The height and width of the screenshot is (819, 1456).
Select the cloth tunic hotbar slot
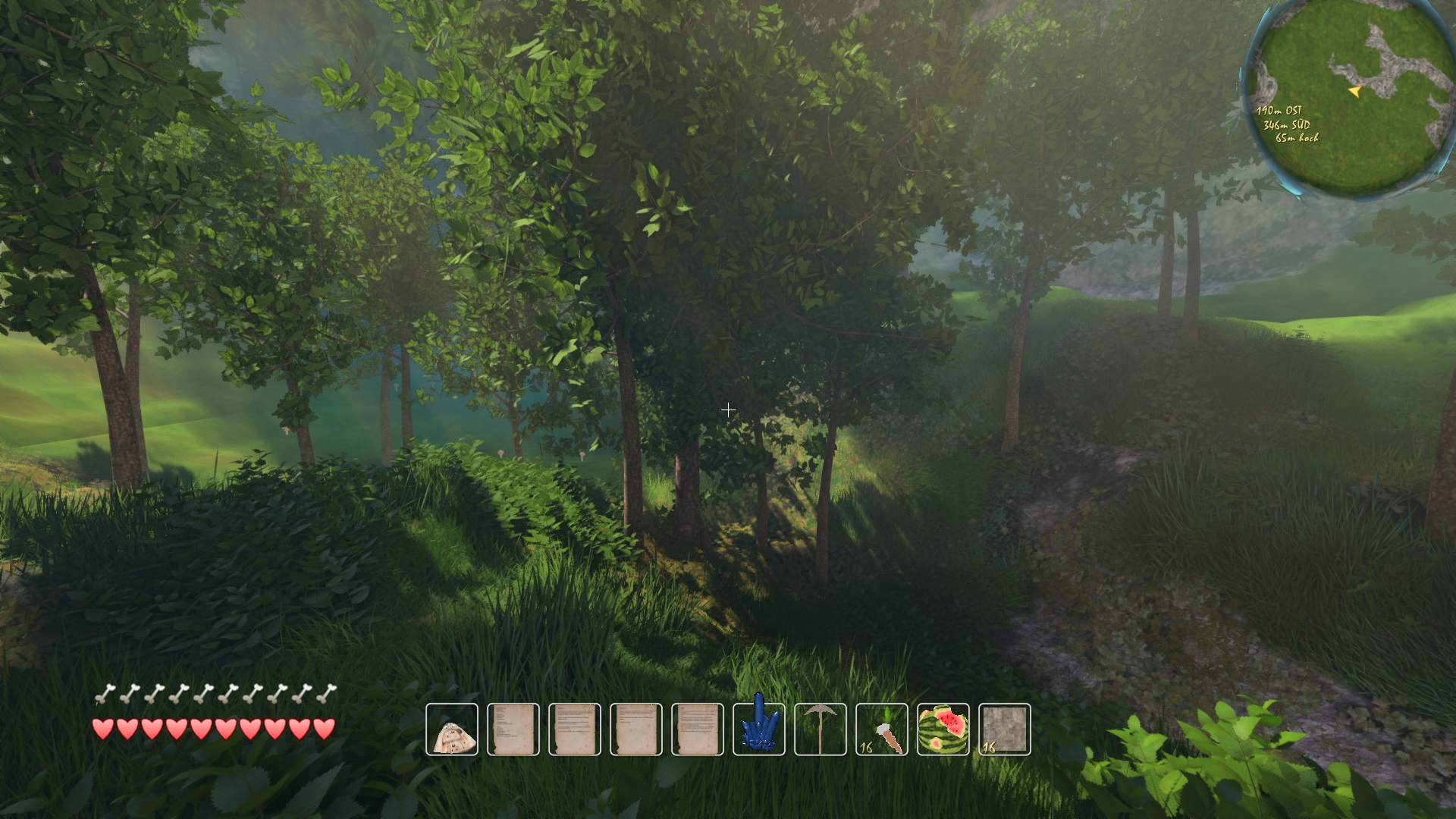click(452, 730)
